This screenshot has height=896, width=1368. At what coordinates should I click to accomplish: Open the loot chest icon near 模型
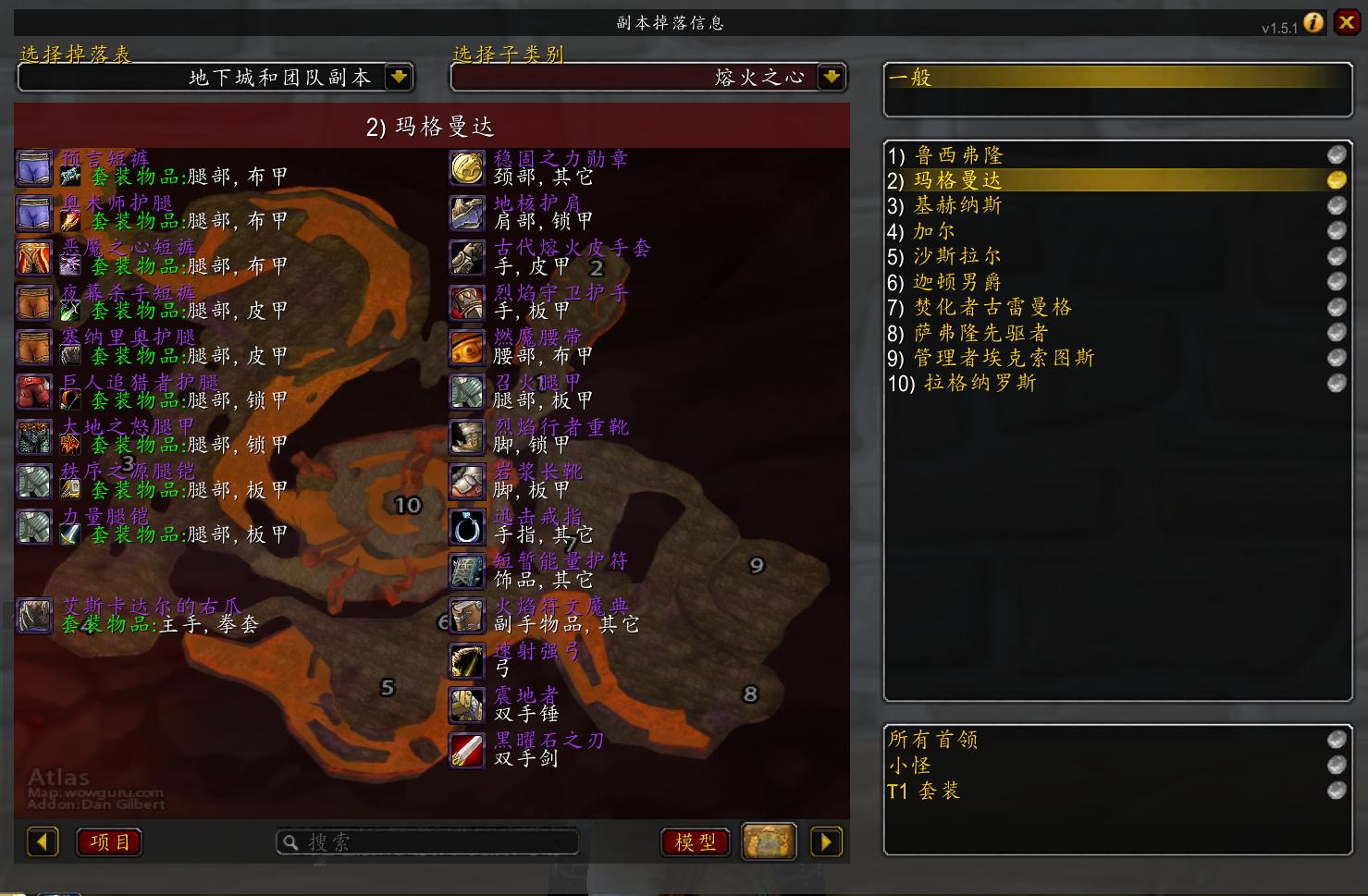769,841
